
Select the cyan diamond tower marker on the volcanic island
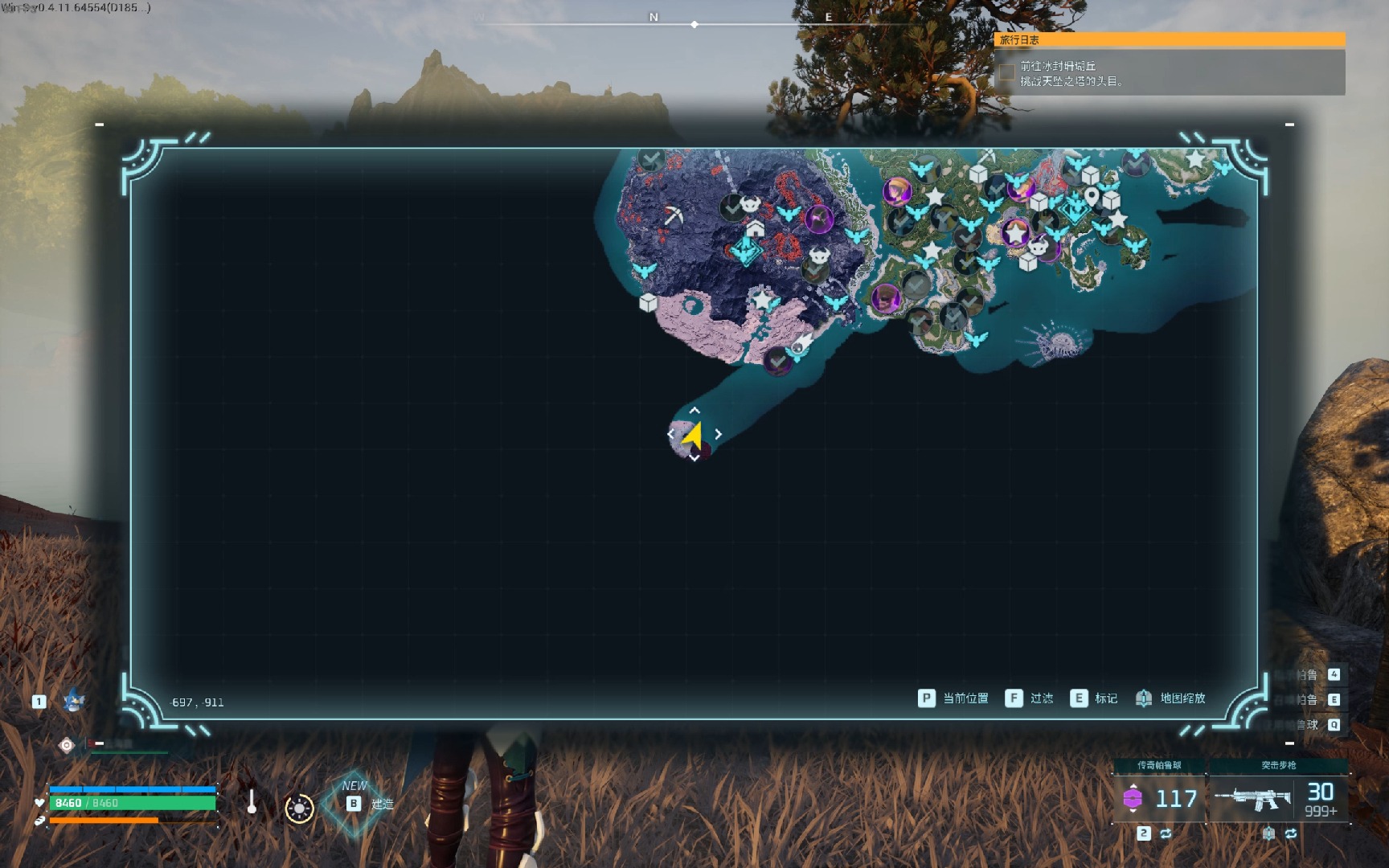point(746,251)
